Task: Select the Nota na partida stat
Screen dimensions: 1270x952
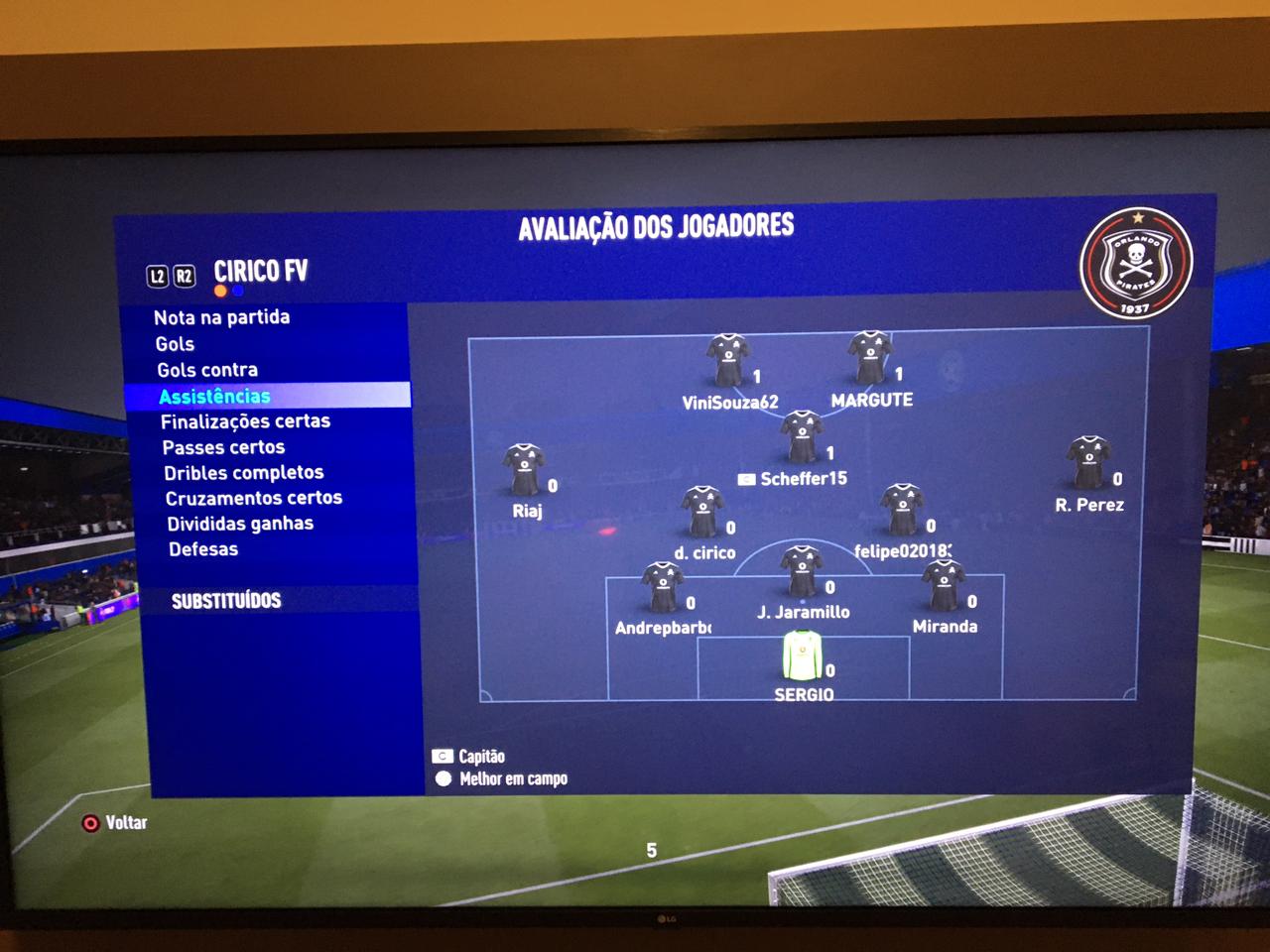Action: click(x=221, y=317)
